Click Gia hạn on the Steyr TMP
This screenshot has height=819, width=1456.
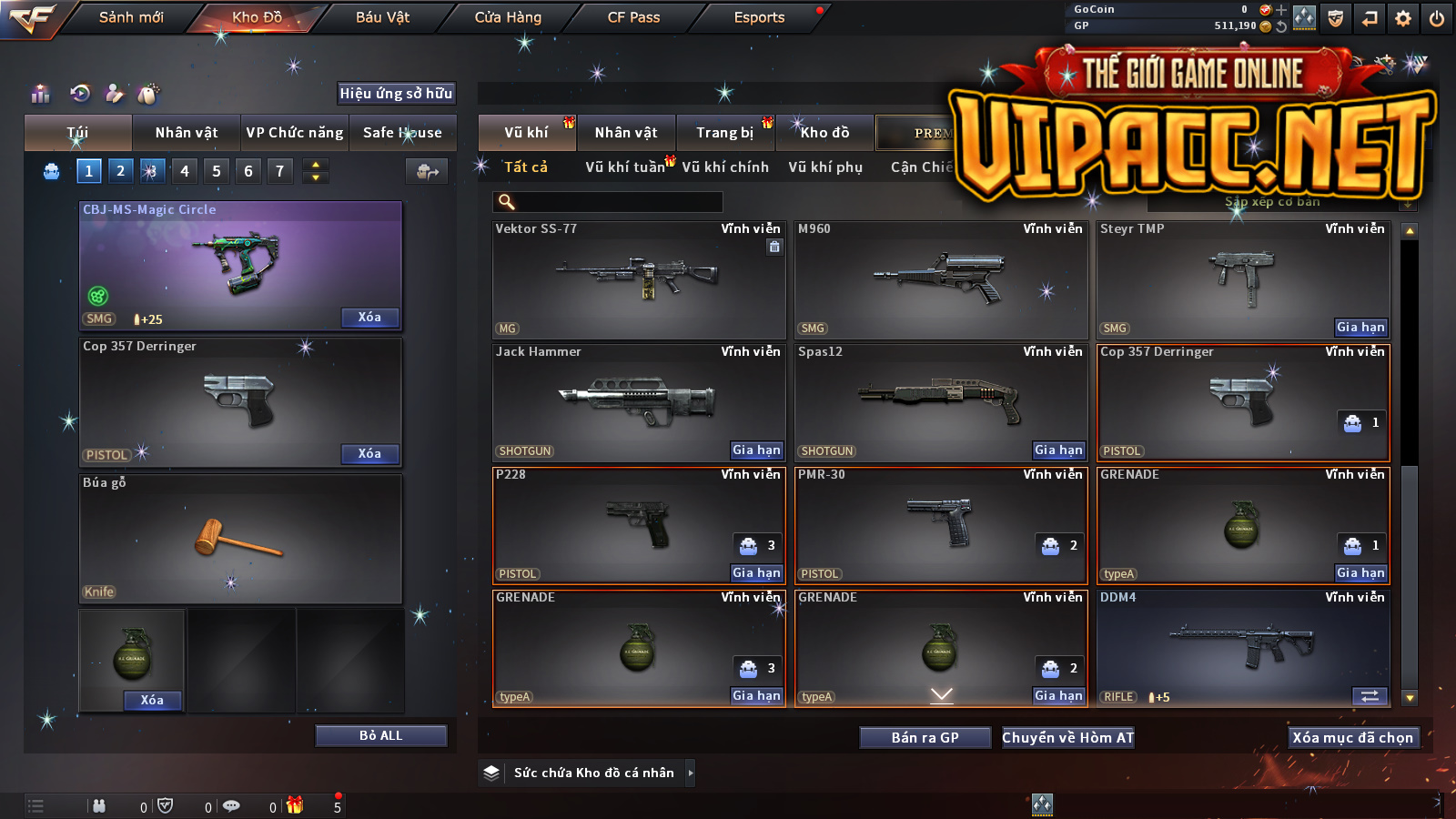[1360, 328]
